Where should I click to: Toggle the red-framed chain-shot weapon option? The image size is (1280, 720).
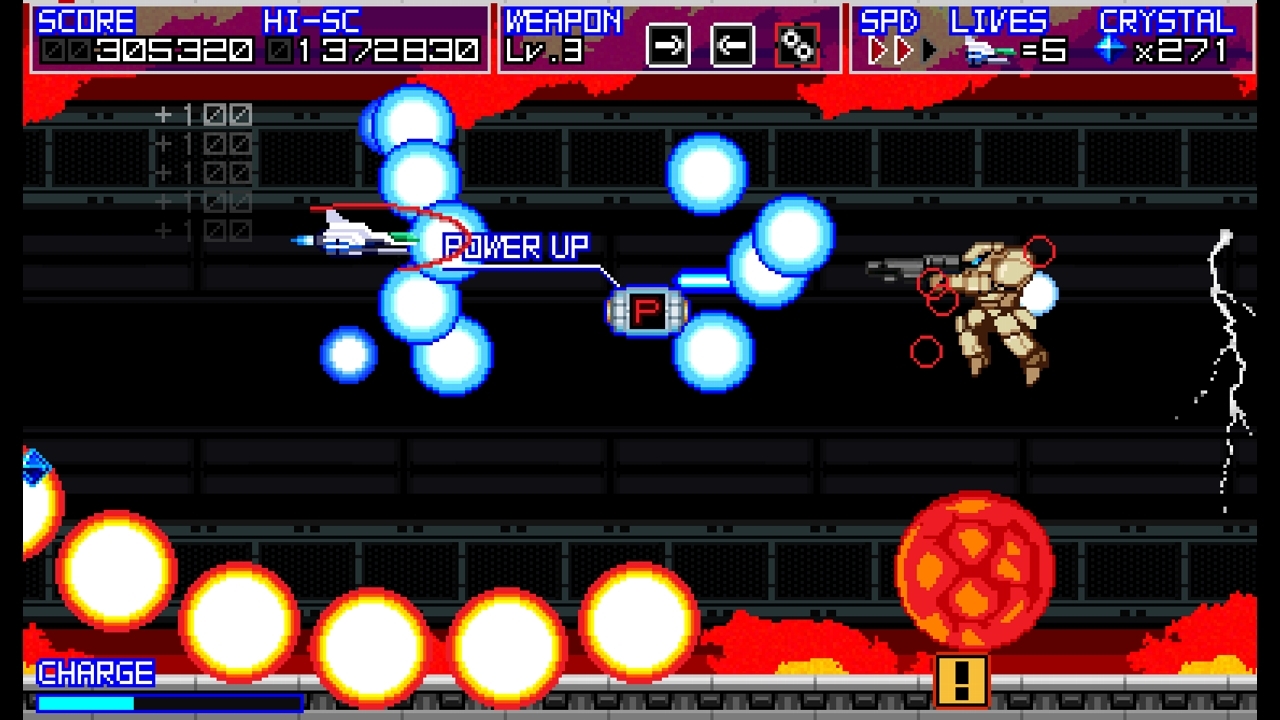[x=795, y=46]
